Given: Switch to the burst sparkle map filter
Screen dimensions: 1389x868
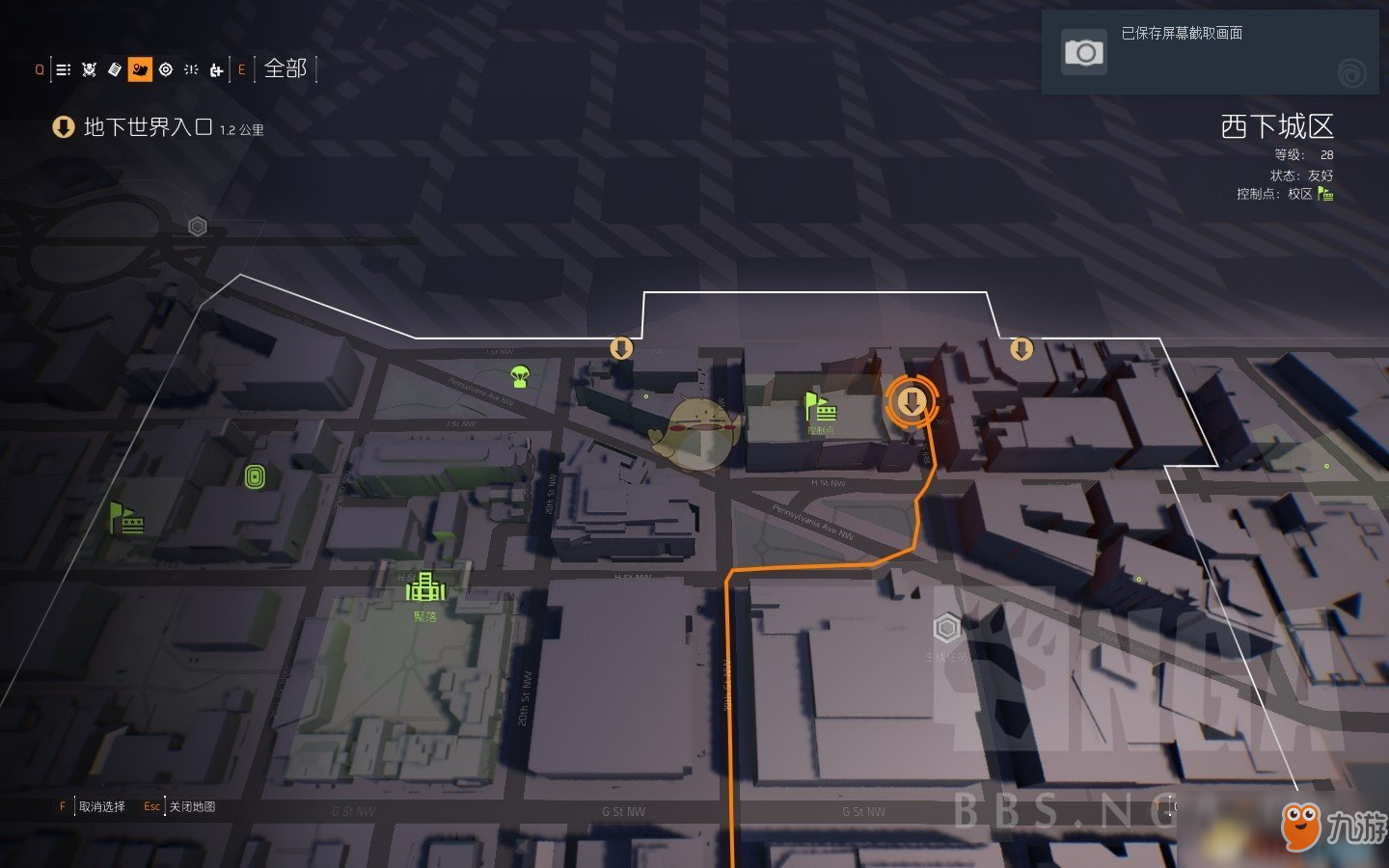Looking at the screenshot, I should pyautogui.click(x=191, y=69).
